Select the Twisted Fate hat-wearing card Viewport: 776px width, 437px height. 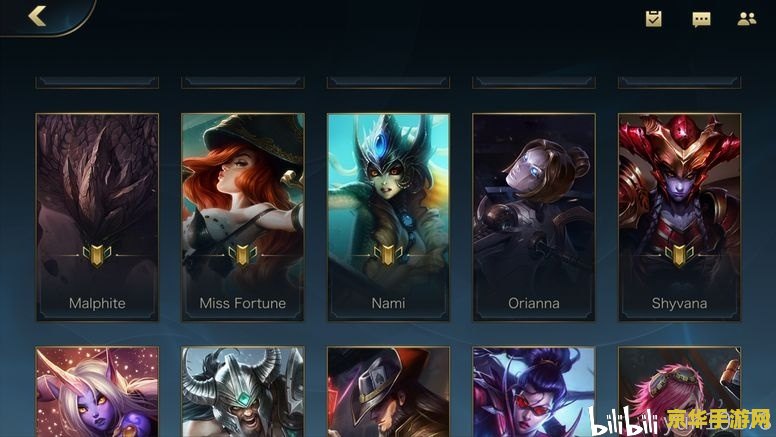[388, 392]
